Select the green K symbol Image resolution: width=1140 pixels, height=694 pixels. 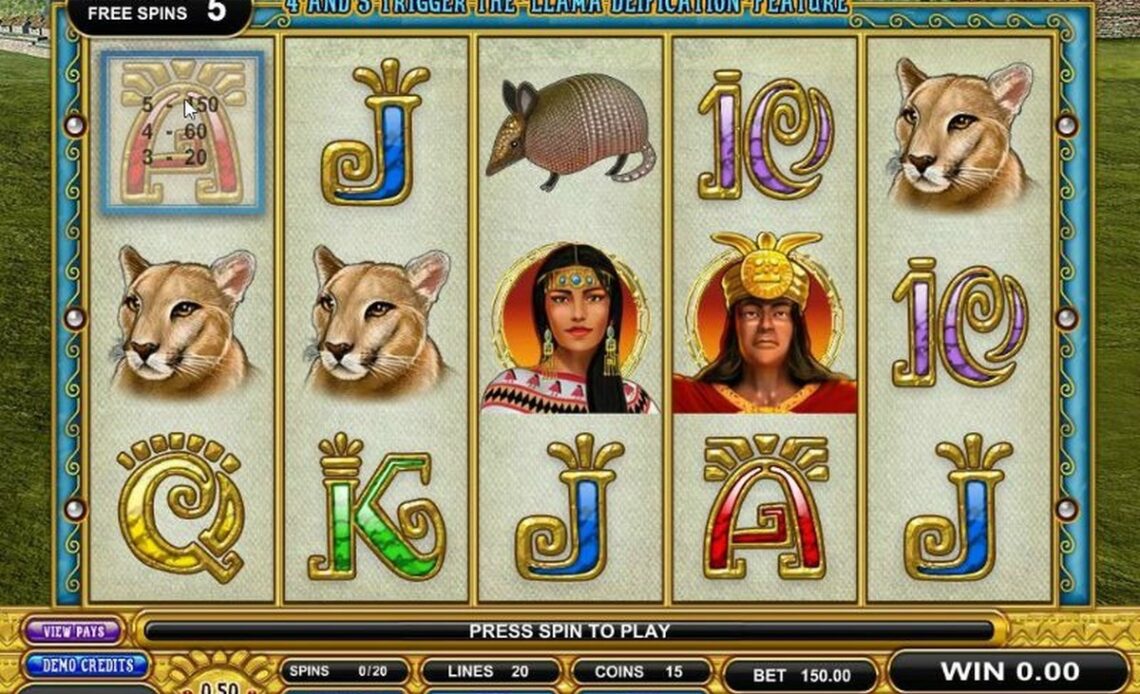pyautogui.click(x=375, y=507)
